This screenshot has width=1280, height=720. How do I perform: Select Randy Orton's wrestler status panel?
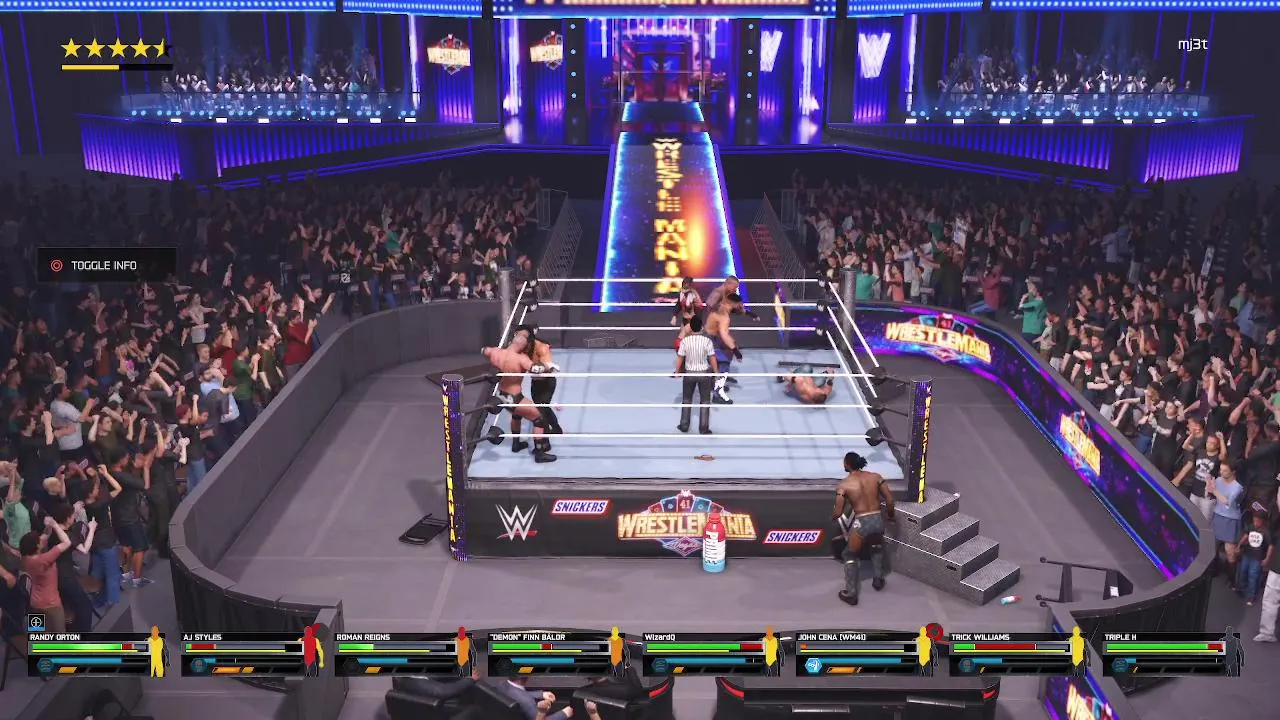coord(96,653)
